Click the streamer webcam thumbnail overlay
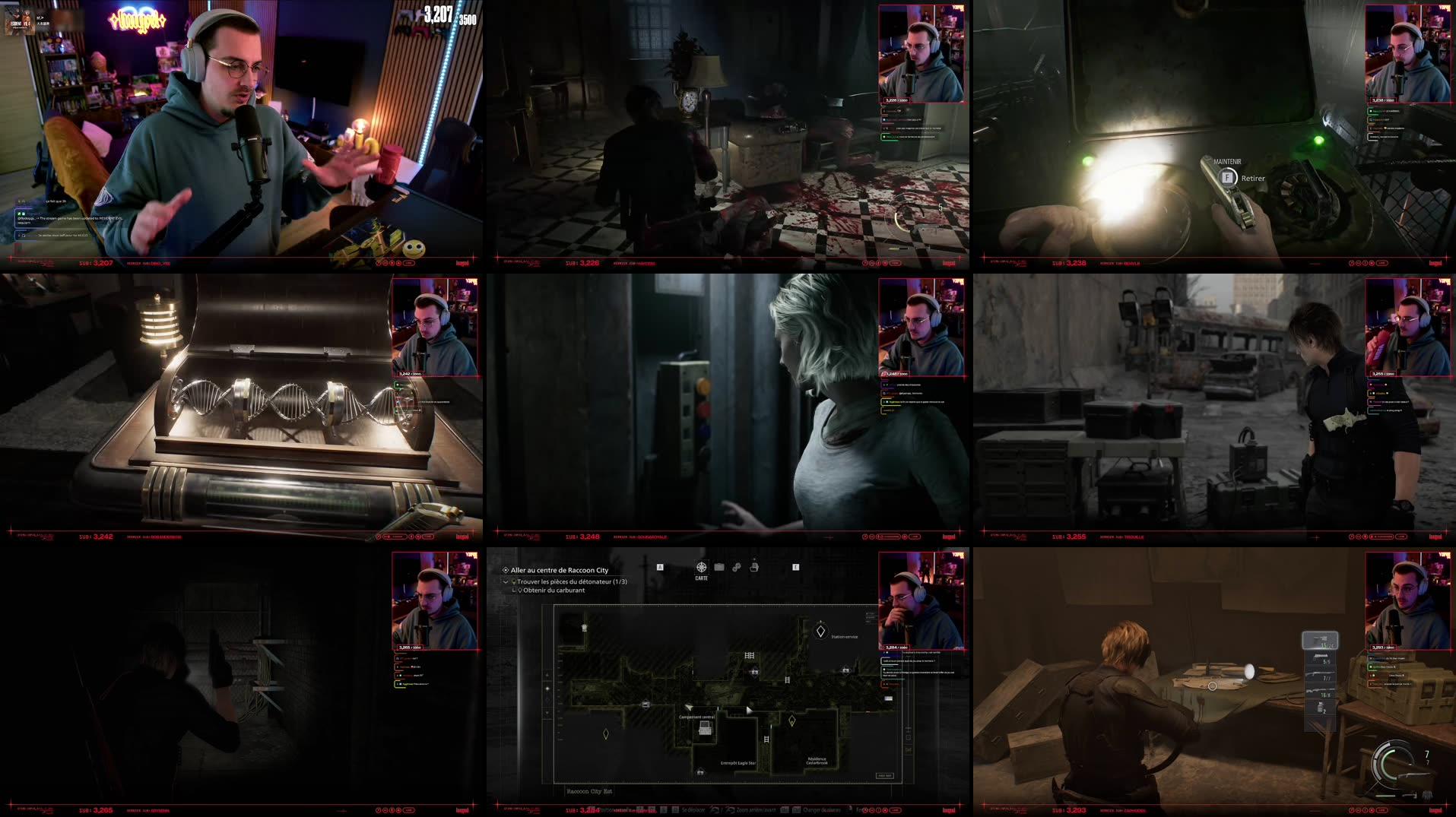Image resolution: width=1456 pixels, height=817 pixels. [x=920, y=600]
